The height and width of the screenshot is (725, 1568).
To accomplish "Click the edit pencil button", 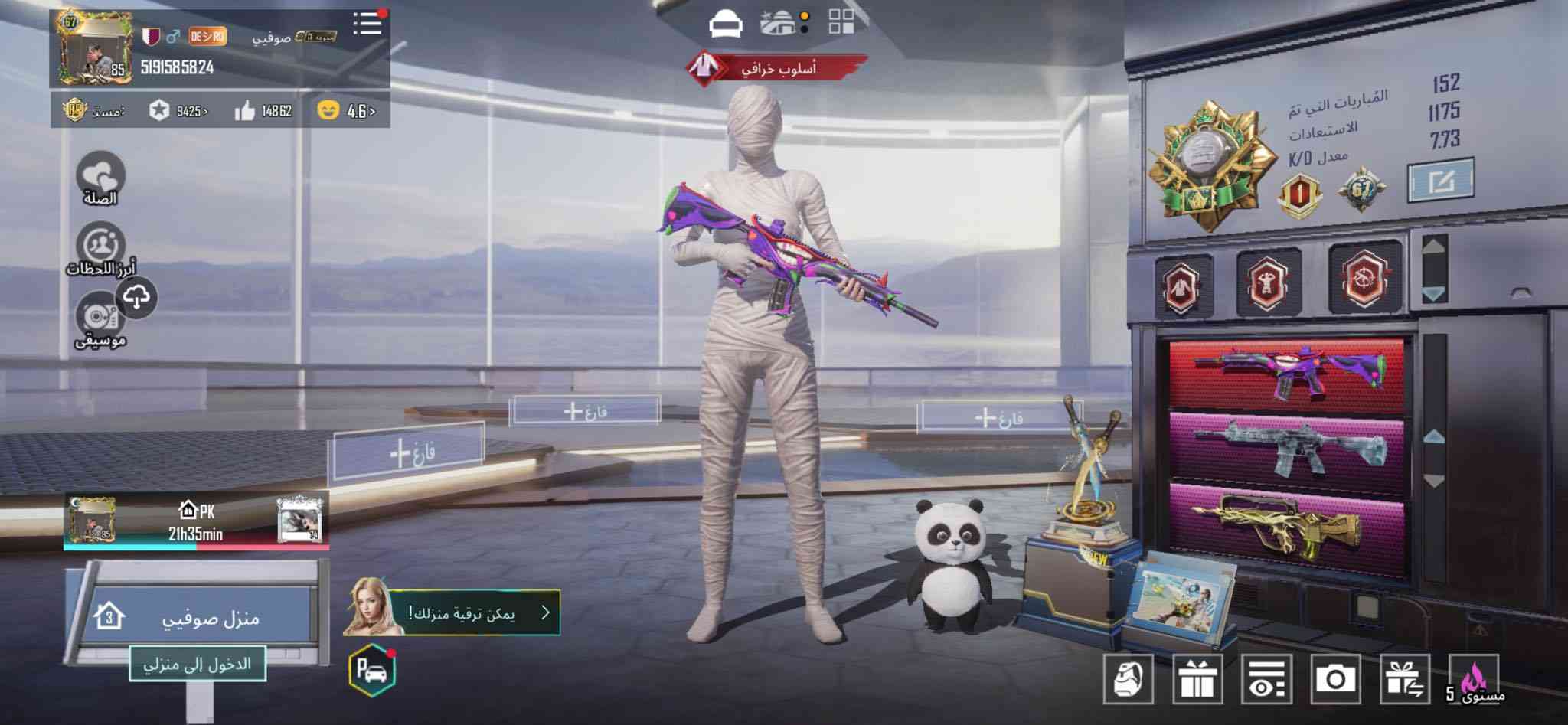I will [1439, 181].
